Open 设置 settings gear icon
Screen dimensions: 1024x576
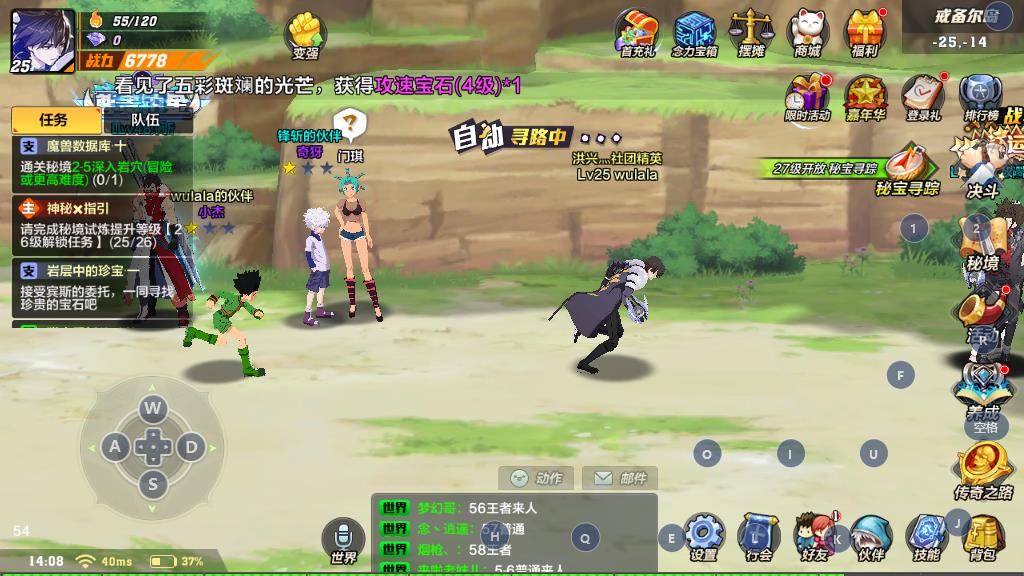tap(704, 537)
